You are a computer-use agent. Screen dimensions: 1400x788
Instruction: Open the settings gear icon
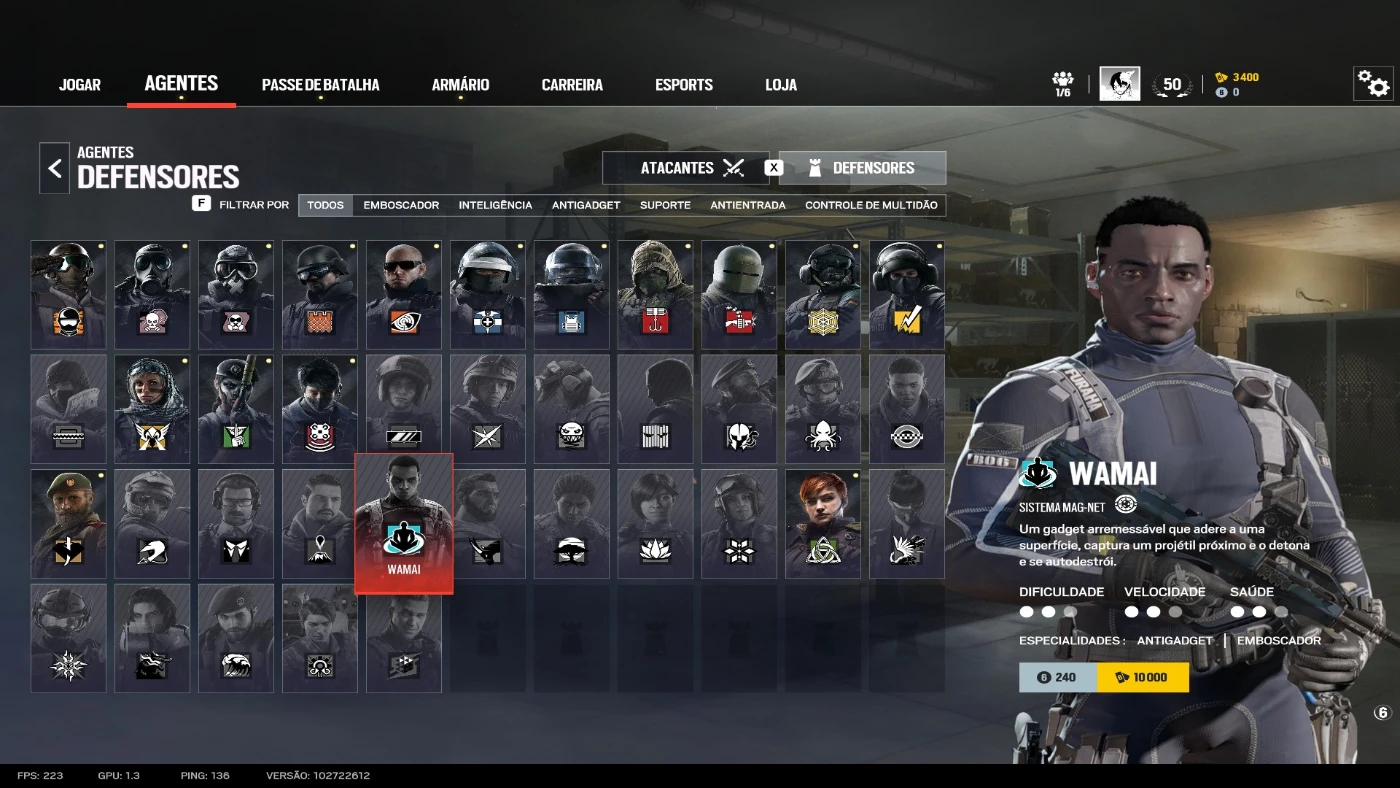point(1373,84)
